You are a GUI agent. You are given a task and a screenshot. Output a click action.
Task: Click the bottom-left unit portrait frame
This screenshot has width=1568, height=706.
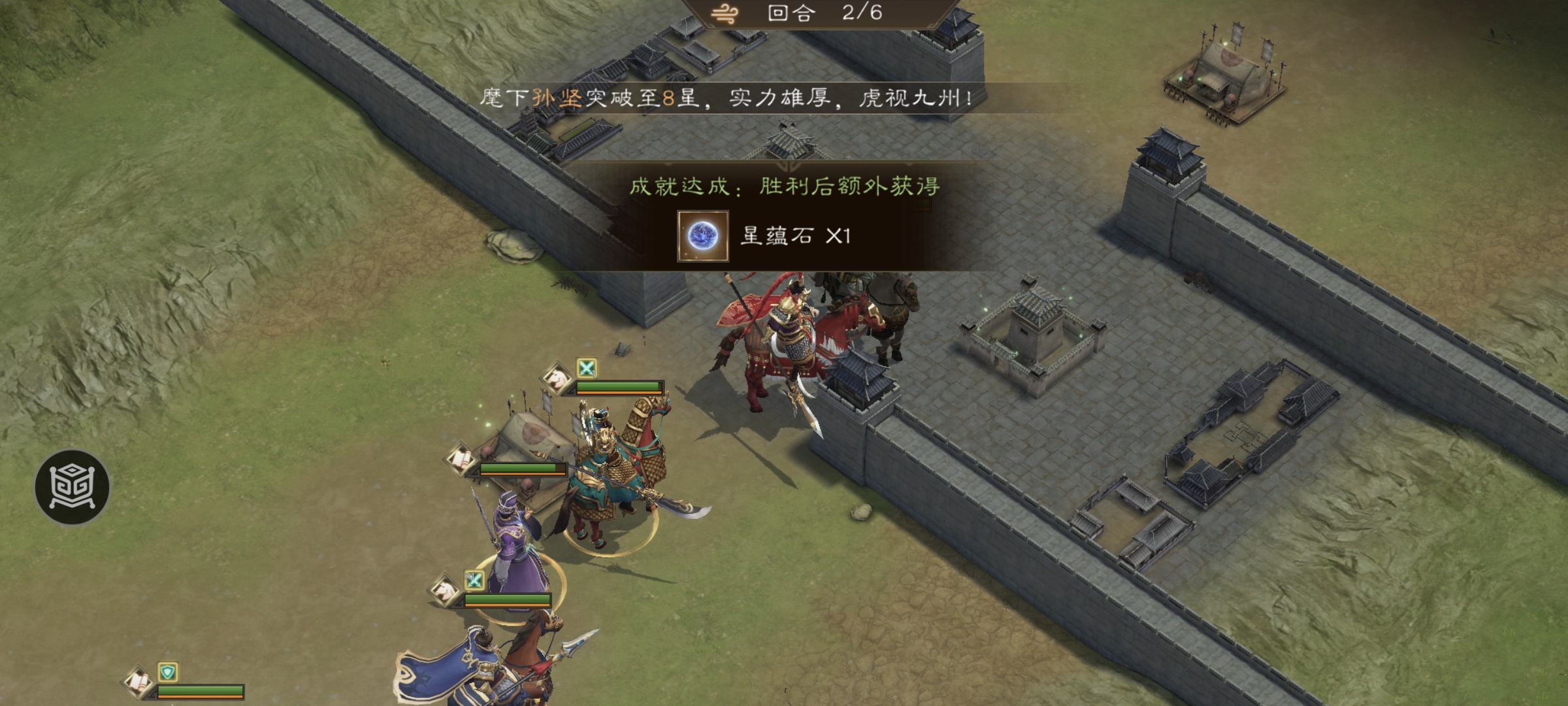[139, 682]
